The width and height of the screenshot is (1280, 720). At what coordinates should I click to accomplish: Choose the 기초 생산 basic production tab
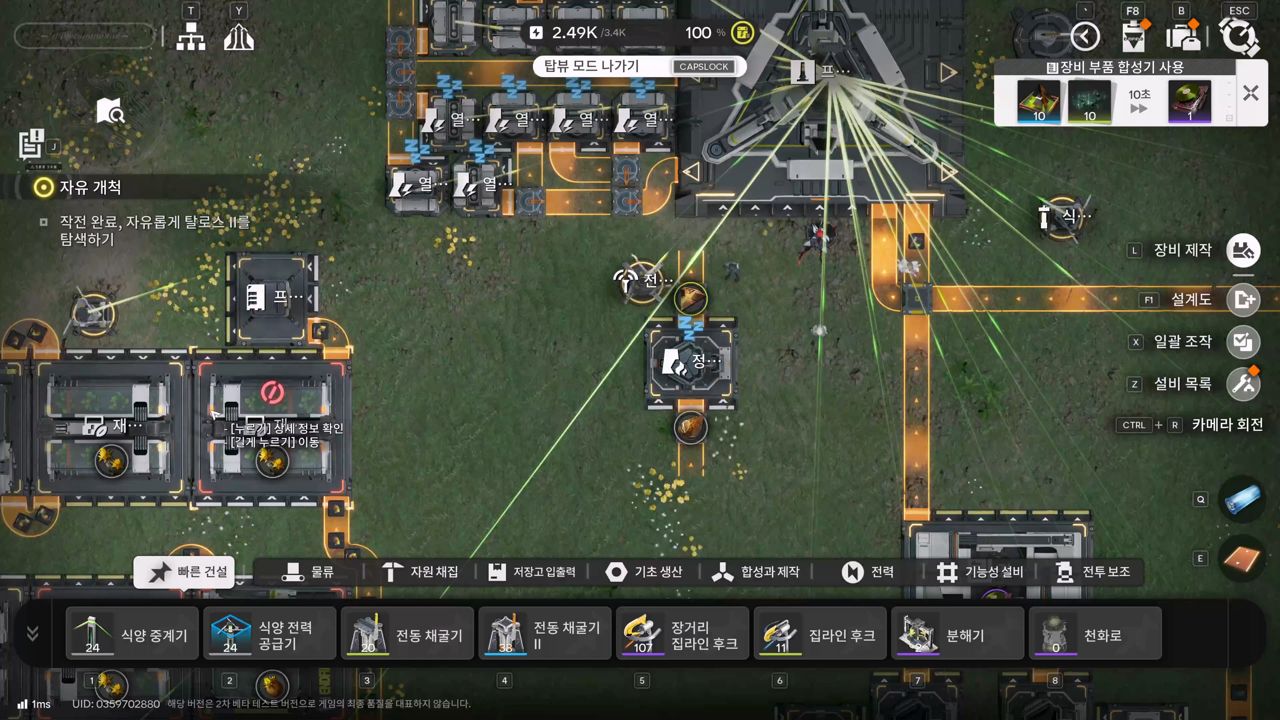[645, 572]
